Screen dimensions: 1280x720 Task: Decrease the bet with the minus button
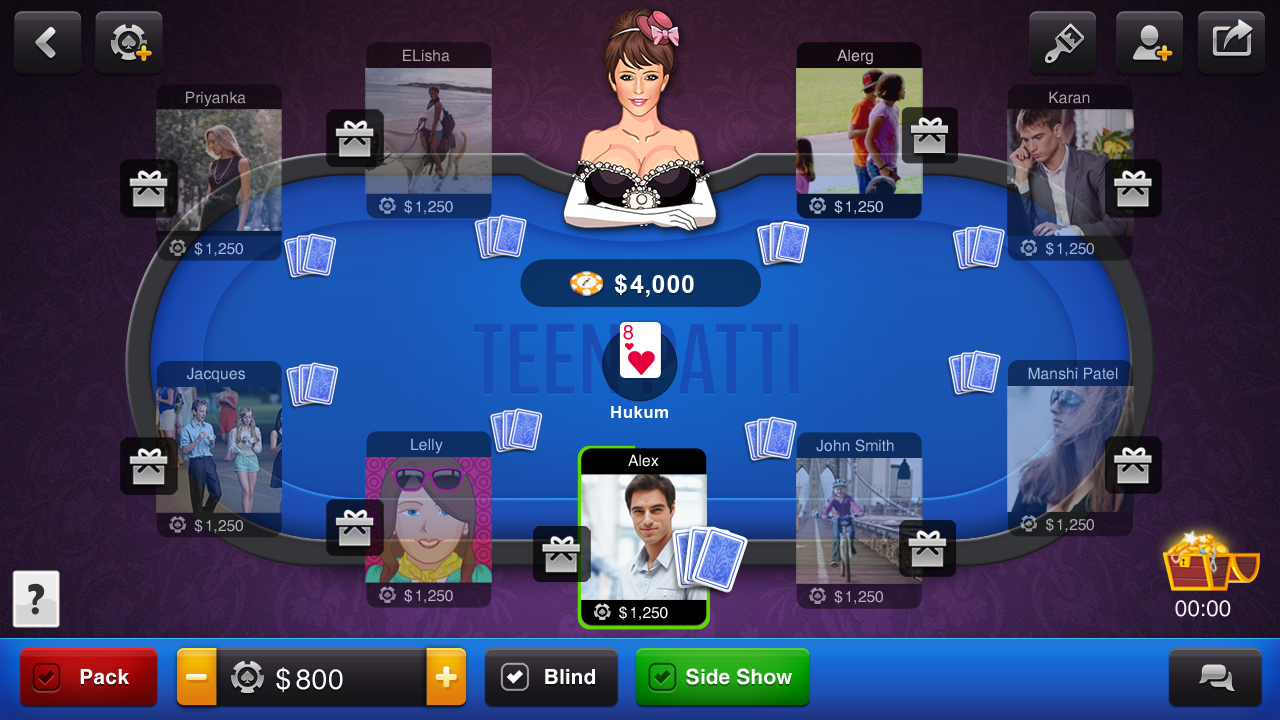[197, 677]
